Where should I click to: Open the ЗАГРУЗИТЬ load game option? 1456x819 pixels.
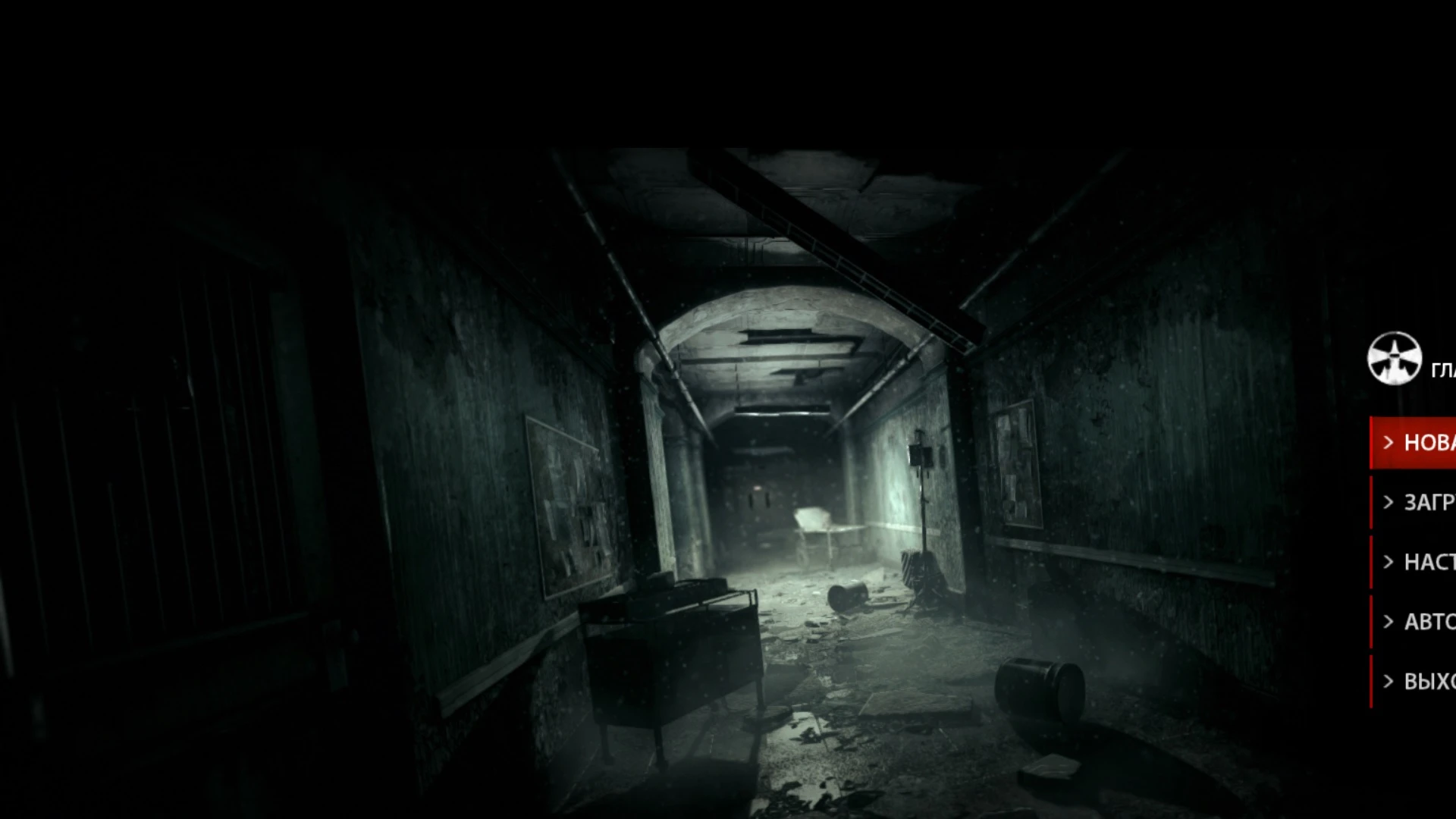click(x=1429, y=502)
